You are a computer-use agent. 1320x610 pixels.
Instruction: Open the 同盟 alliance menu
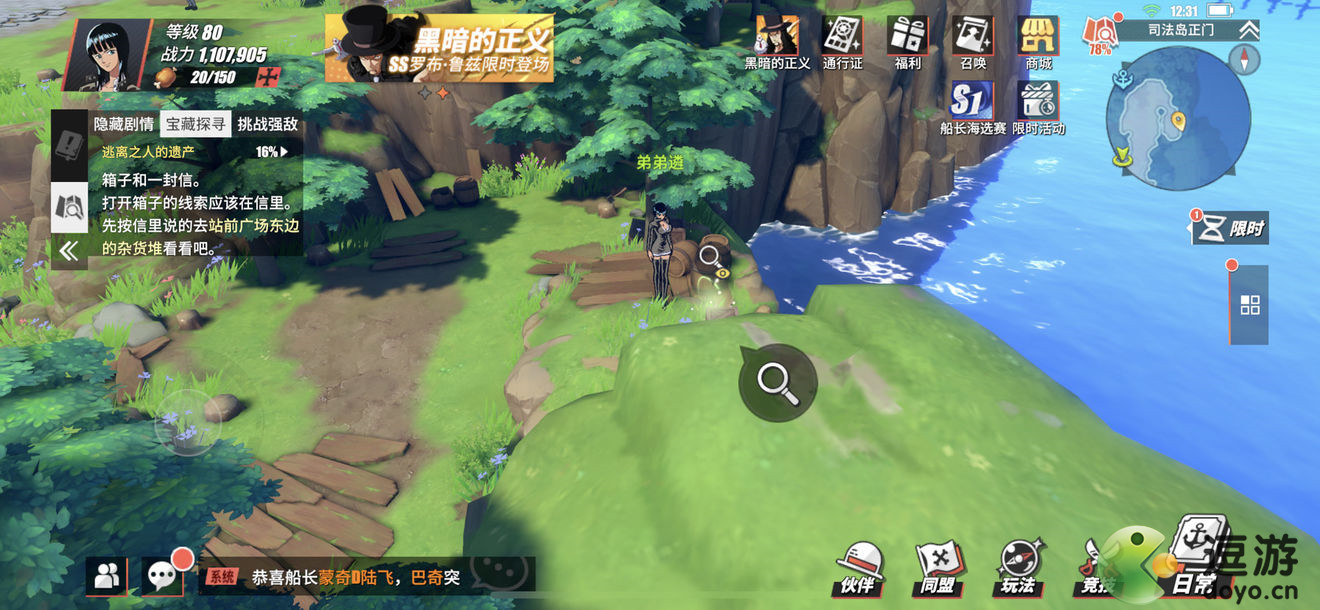coord(938,569)
